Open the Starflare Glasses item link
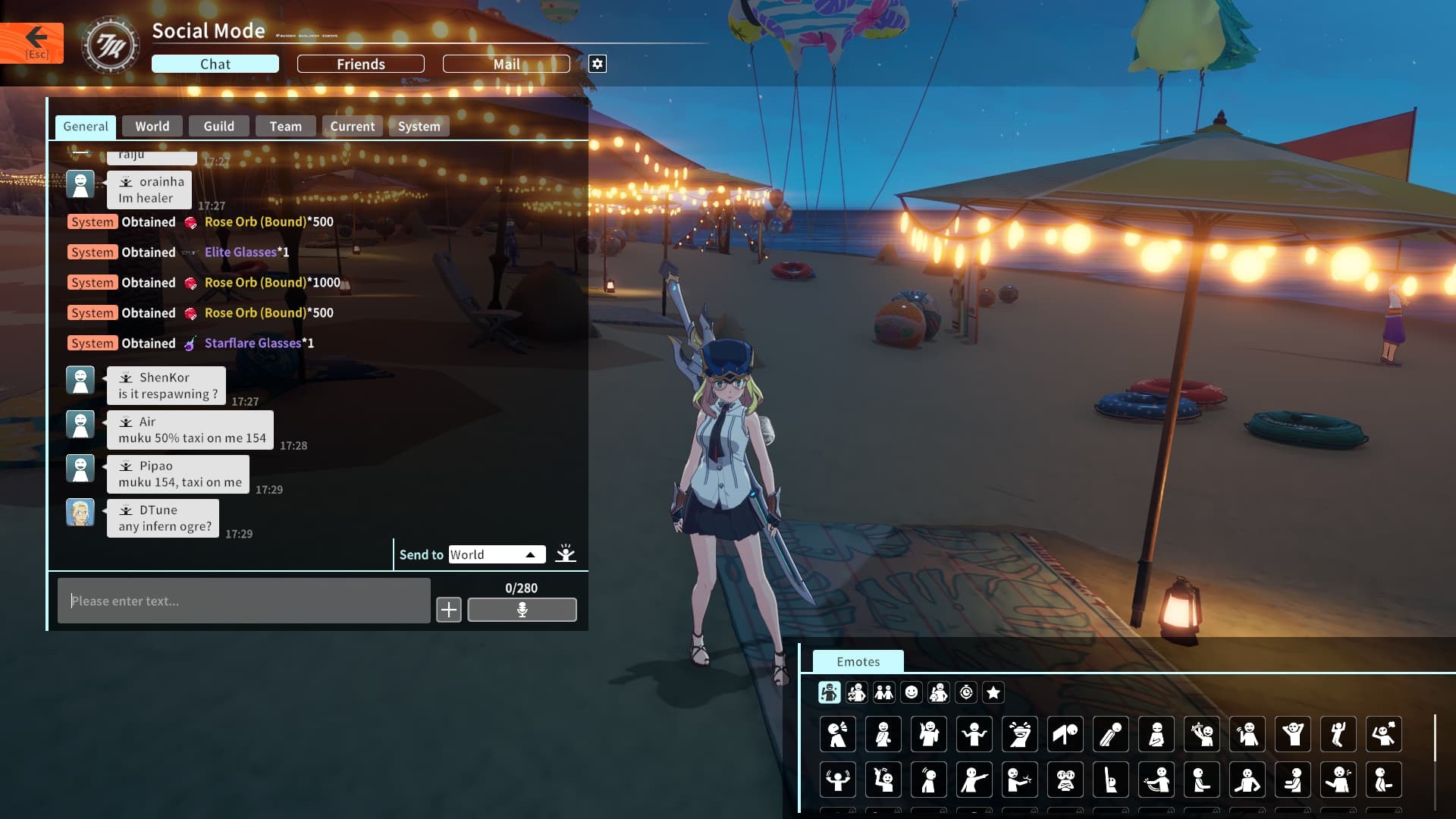 253,344
